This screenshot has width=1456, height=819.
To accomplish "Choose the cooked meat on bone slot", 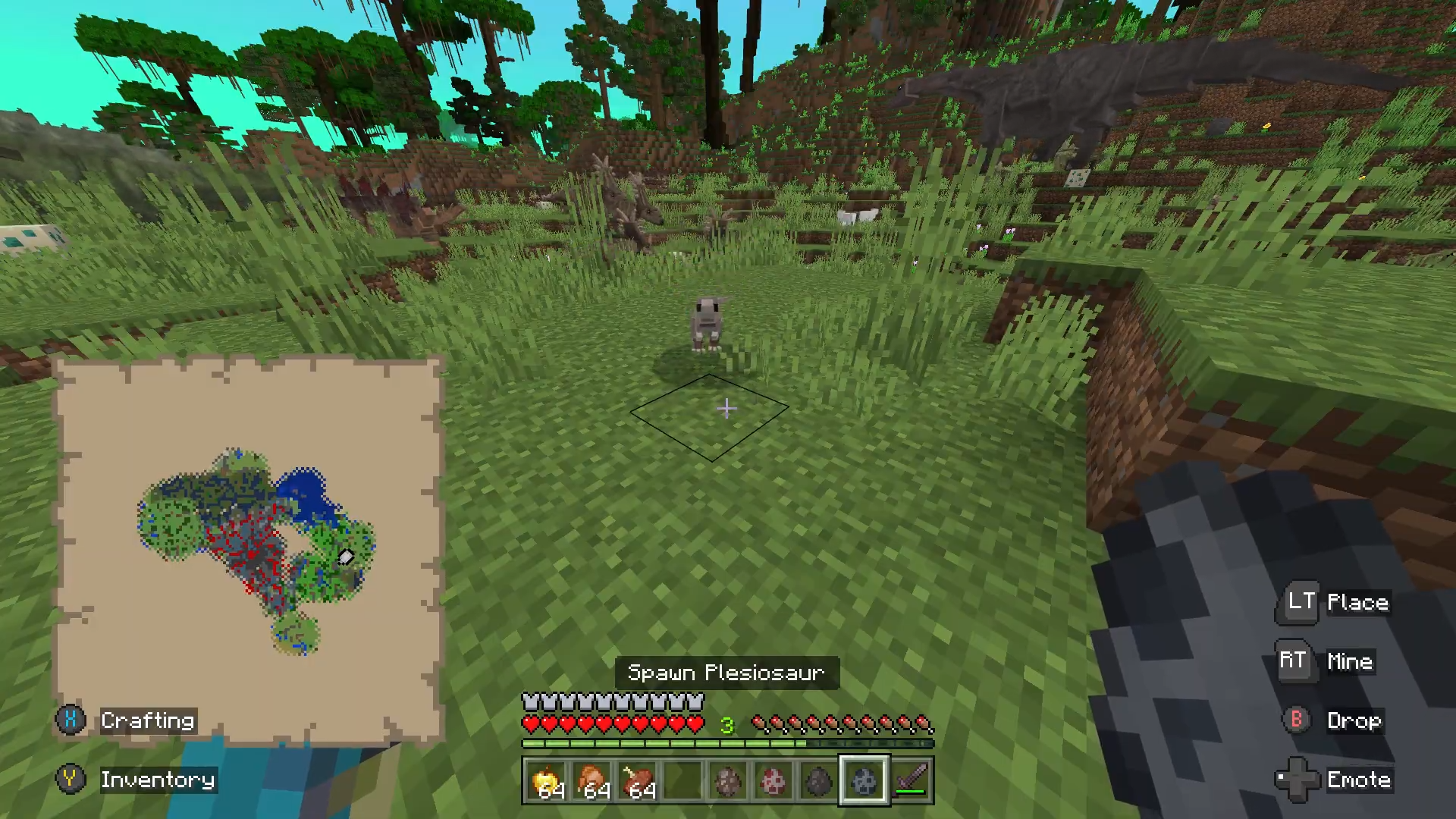I will coord(639,781).
